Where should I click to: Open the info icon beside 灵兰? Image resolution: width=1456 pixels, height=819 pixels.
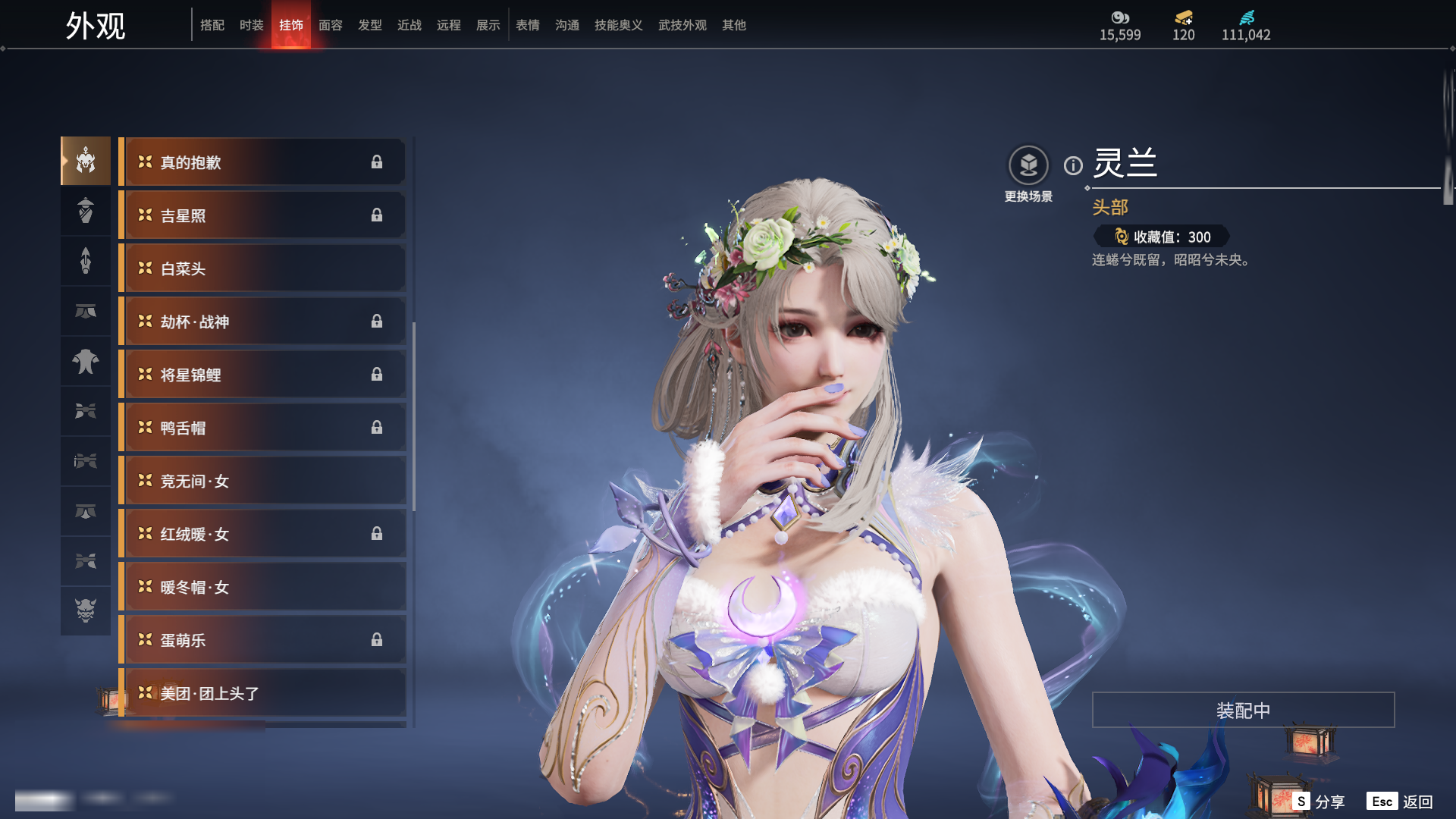point(1073,165)
